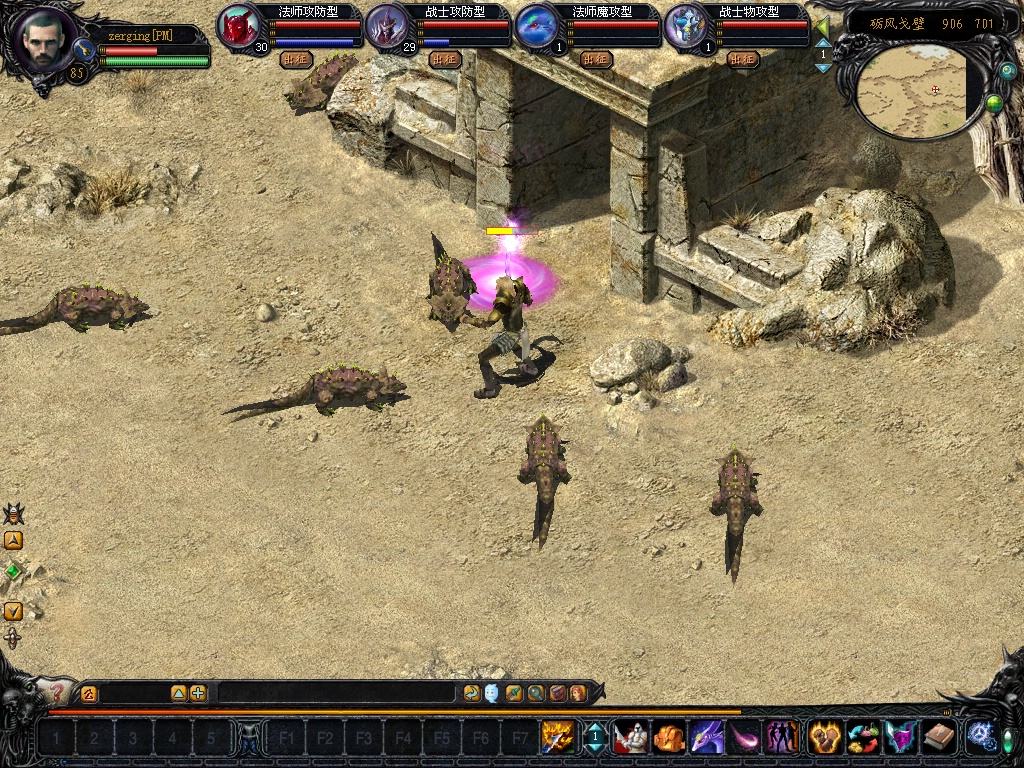Click the white-blue mask face icon
This screenshot has width=1024, height=768.
click(x=492, y=693)
